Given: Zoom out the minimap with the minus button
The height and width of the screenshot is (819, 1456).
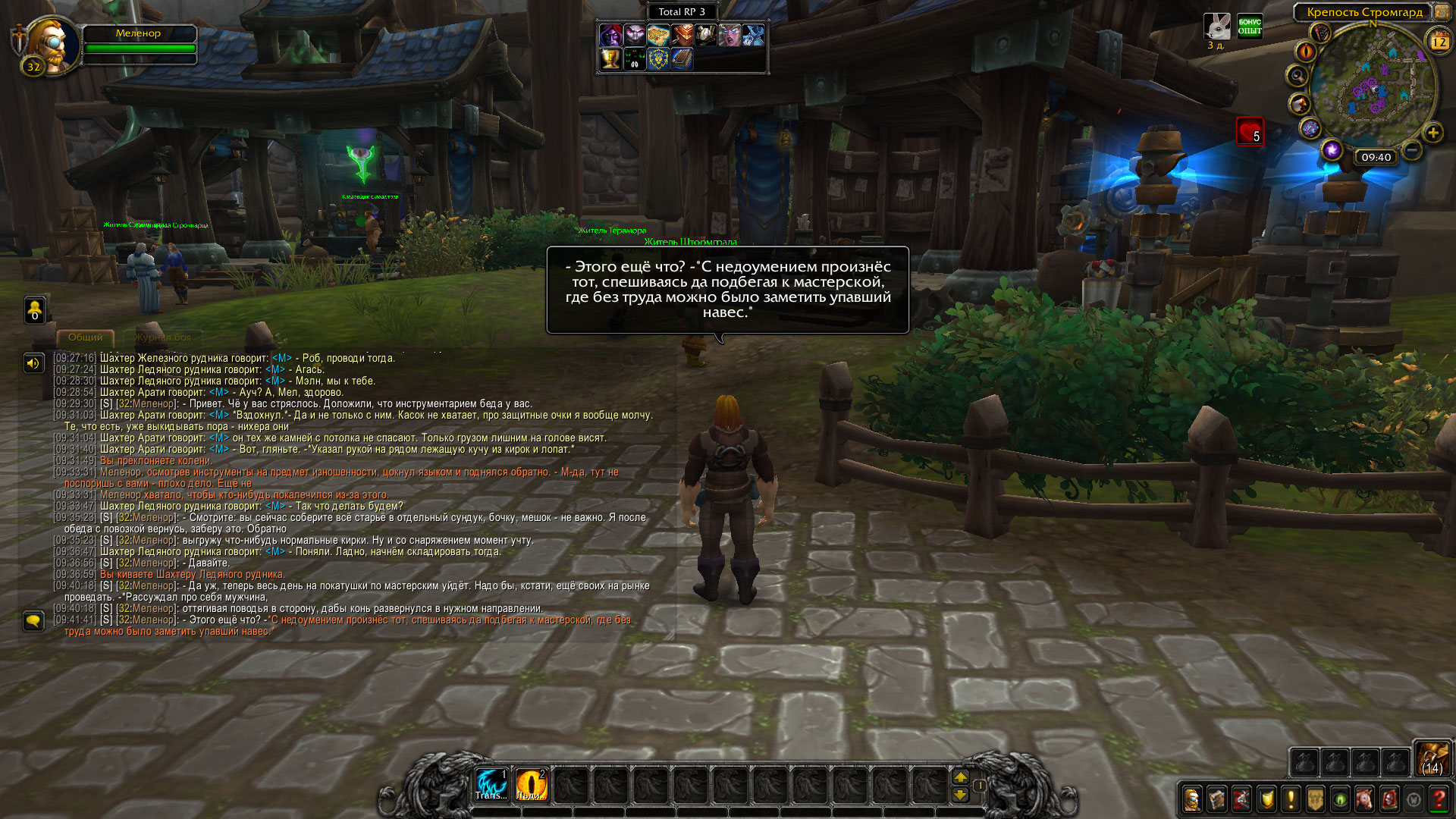Looking at the screenshot, I should coord(1412,150).
